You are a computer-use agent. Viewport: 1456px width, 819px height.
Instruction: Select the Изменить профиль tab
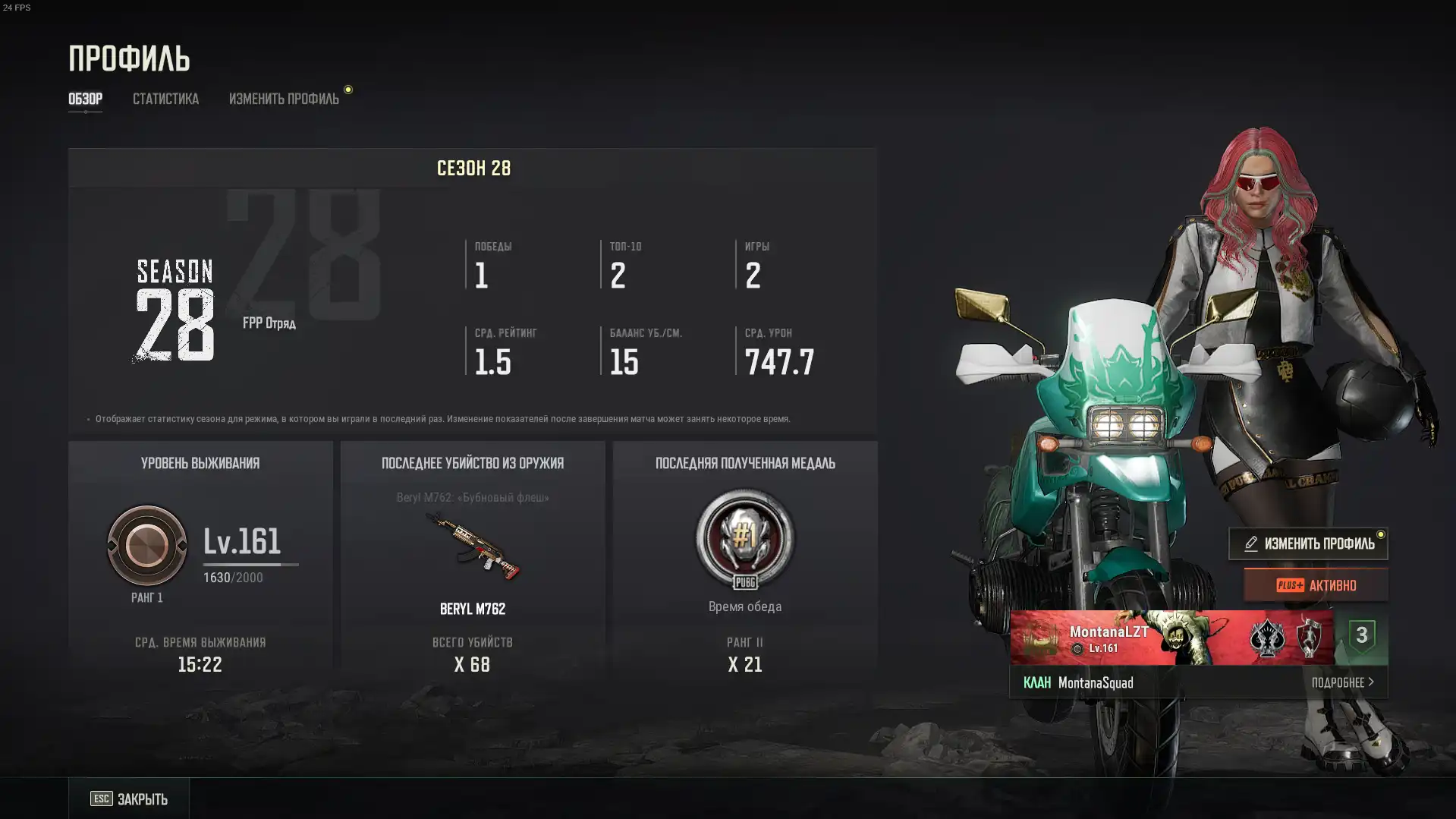tap(284, 99)
